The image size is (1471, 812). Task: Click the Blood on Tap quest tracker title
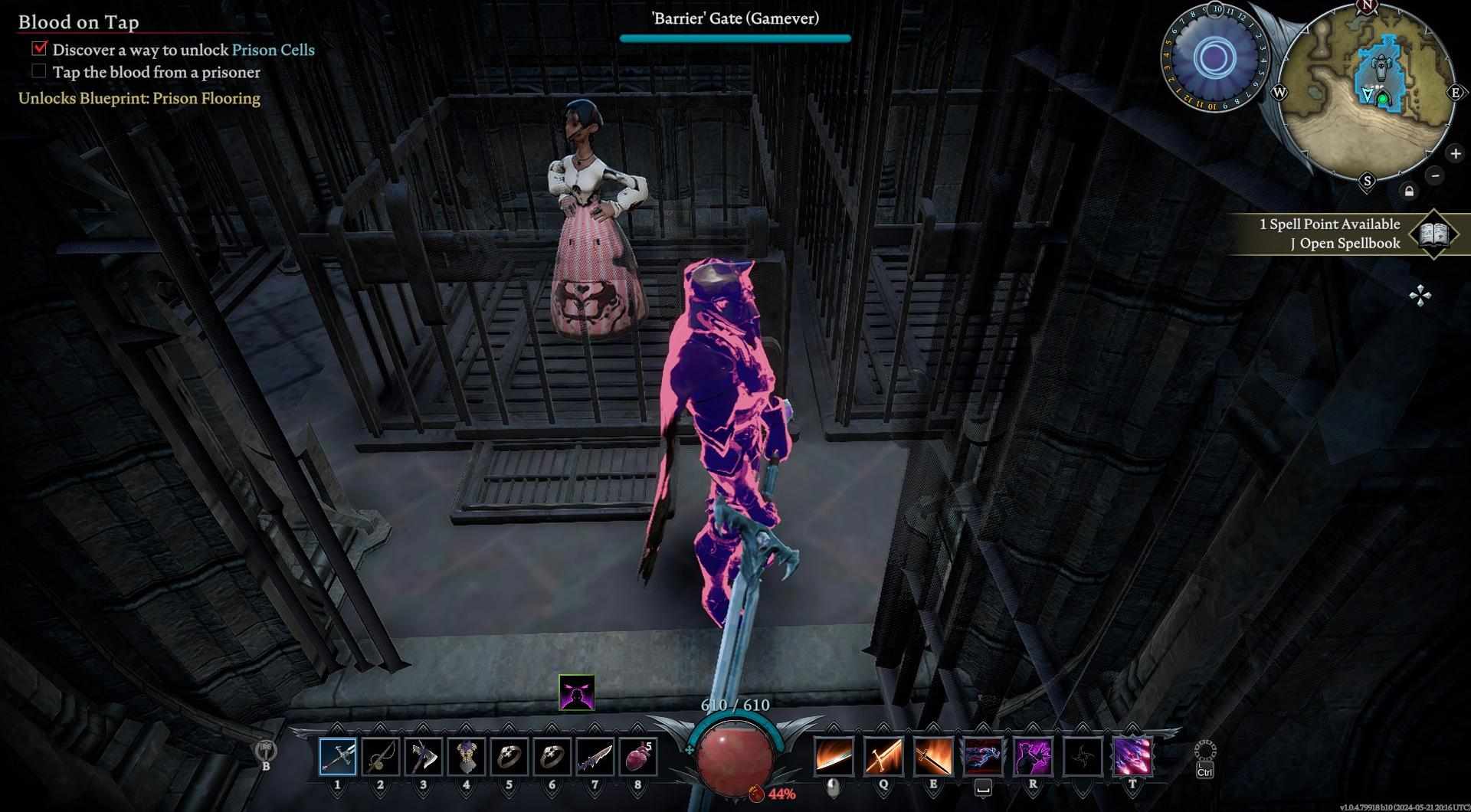[x=79, y=22]
